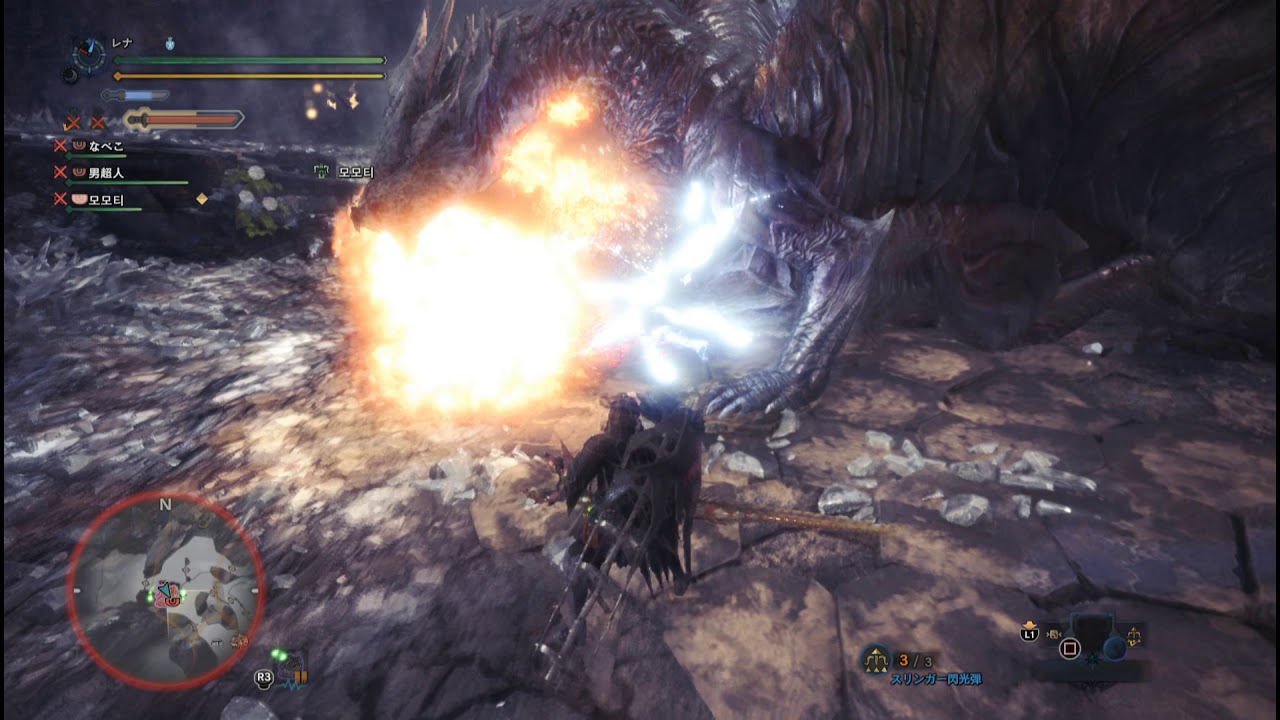Select the slinger flash pod ammo icon
Image resolution: width=1280 pixels, height=720 pixels.
coord(876,660)
